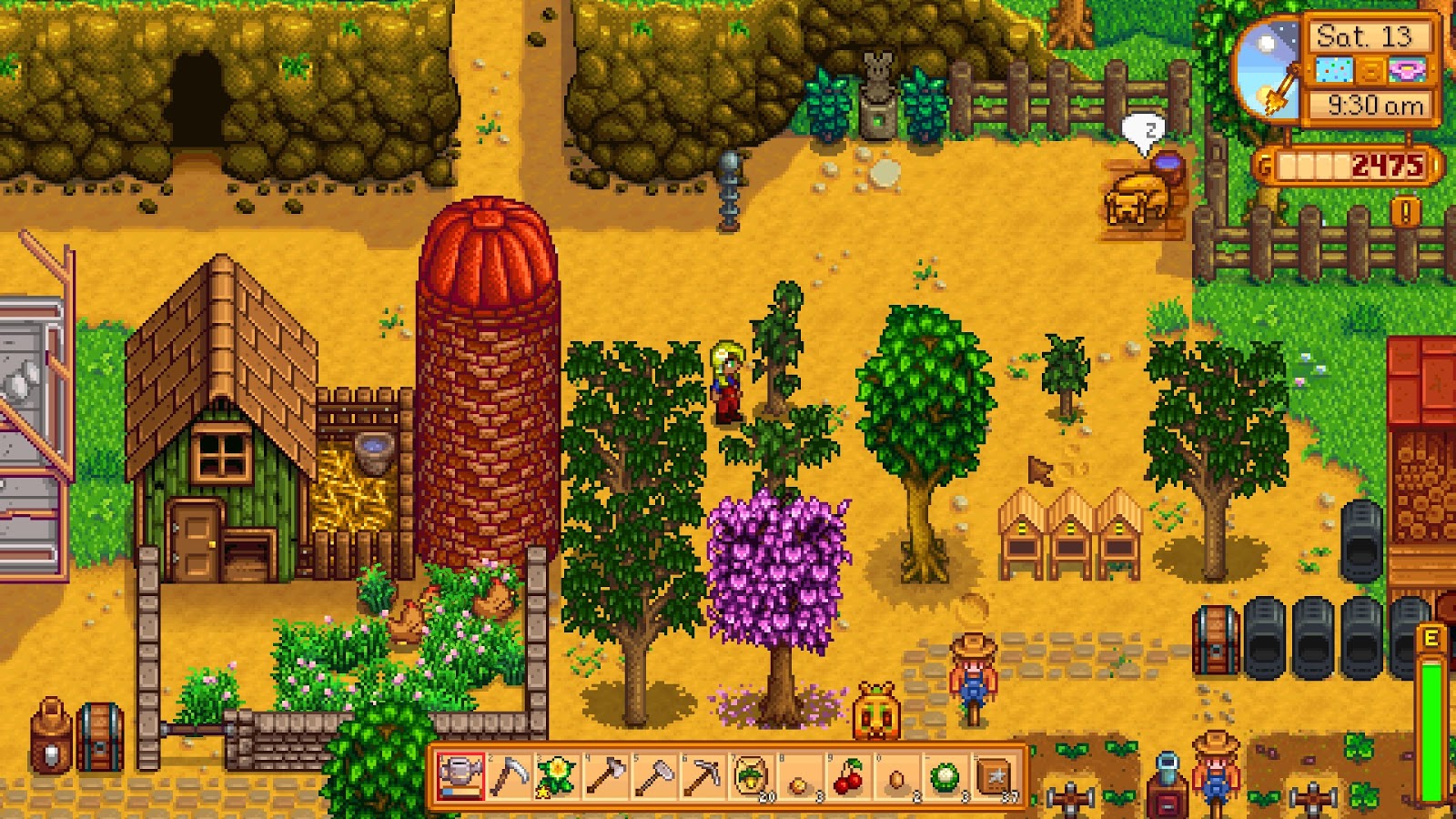Open the journal via the exclamation icon

(x=1404, y=210)
